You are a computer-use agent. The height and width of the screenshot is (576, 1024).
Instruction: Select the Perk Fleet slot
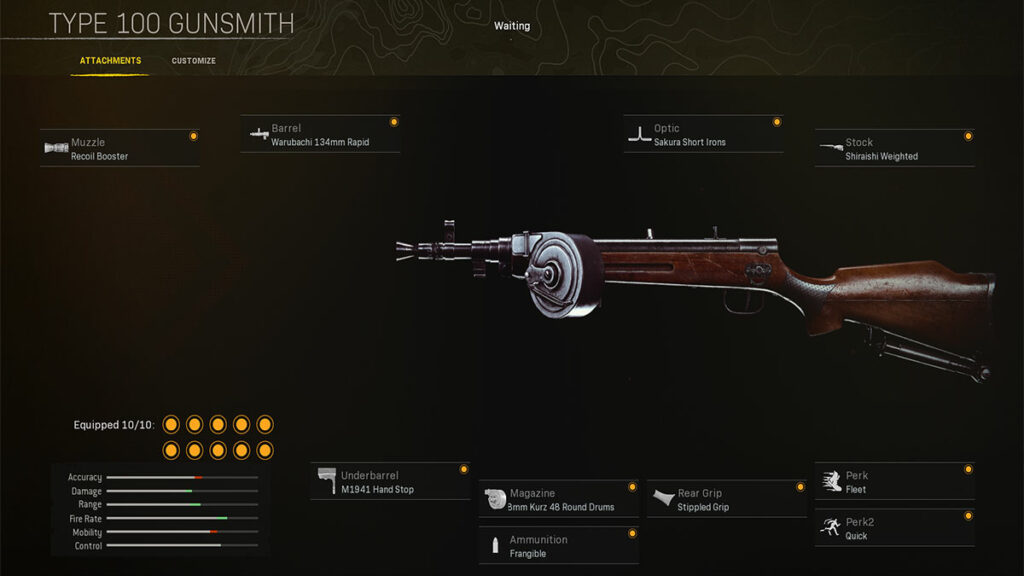(894, 482)
